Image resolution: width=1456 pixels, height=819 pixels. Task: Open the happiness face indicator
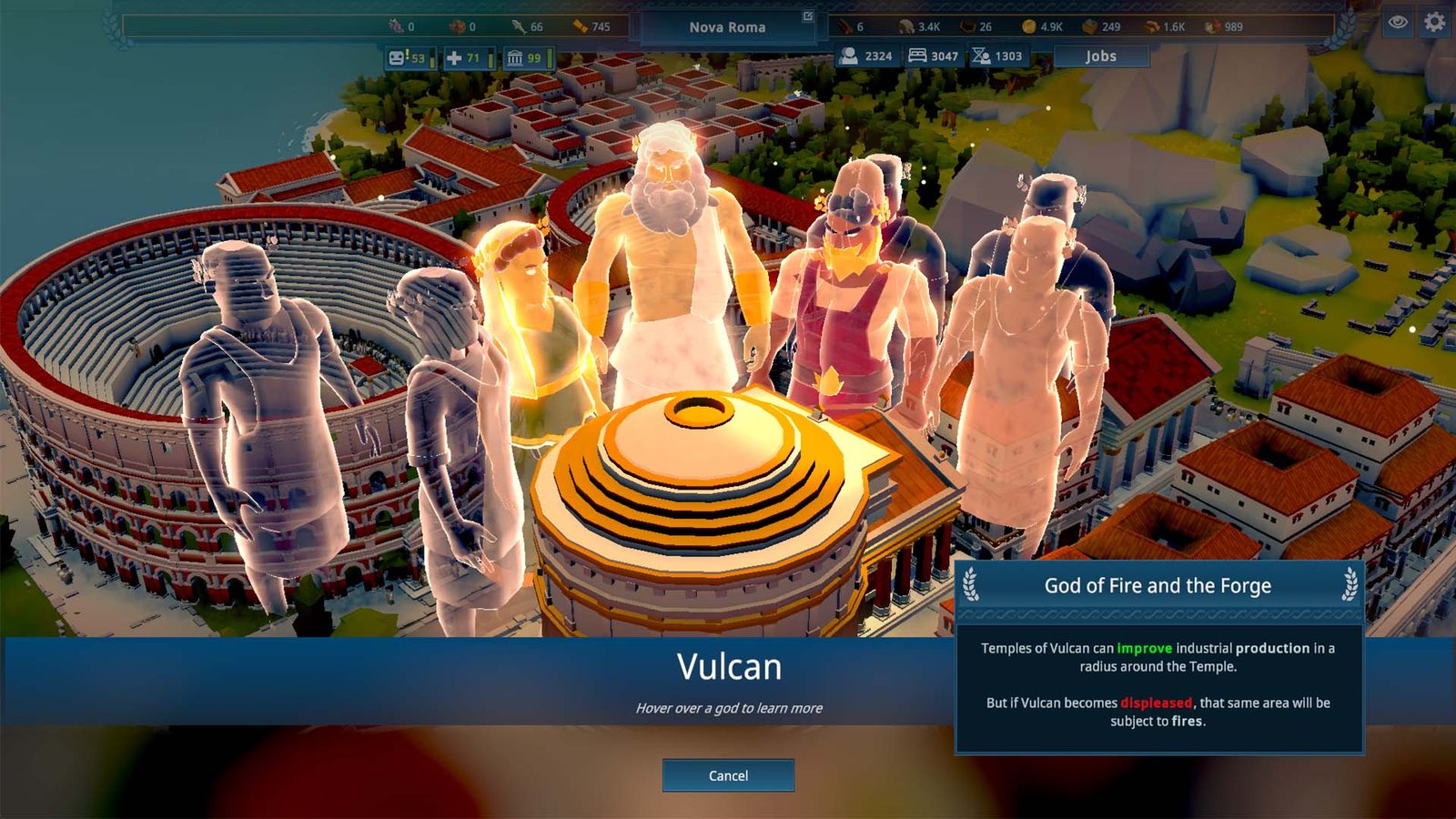[x=398, y=59]
